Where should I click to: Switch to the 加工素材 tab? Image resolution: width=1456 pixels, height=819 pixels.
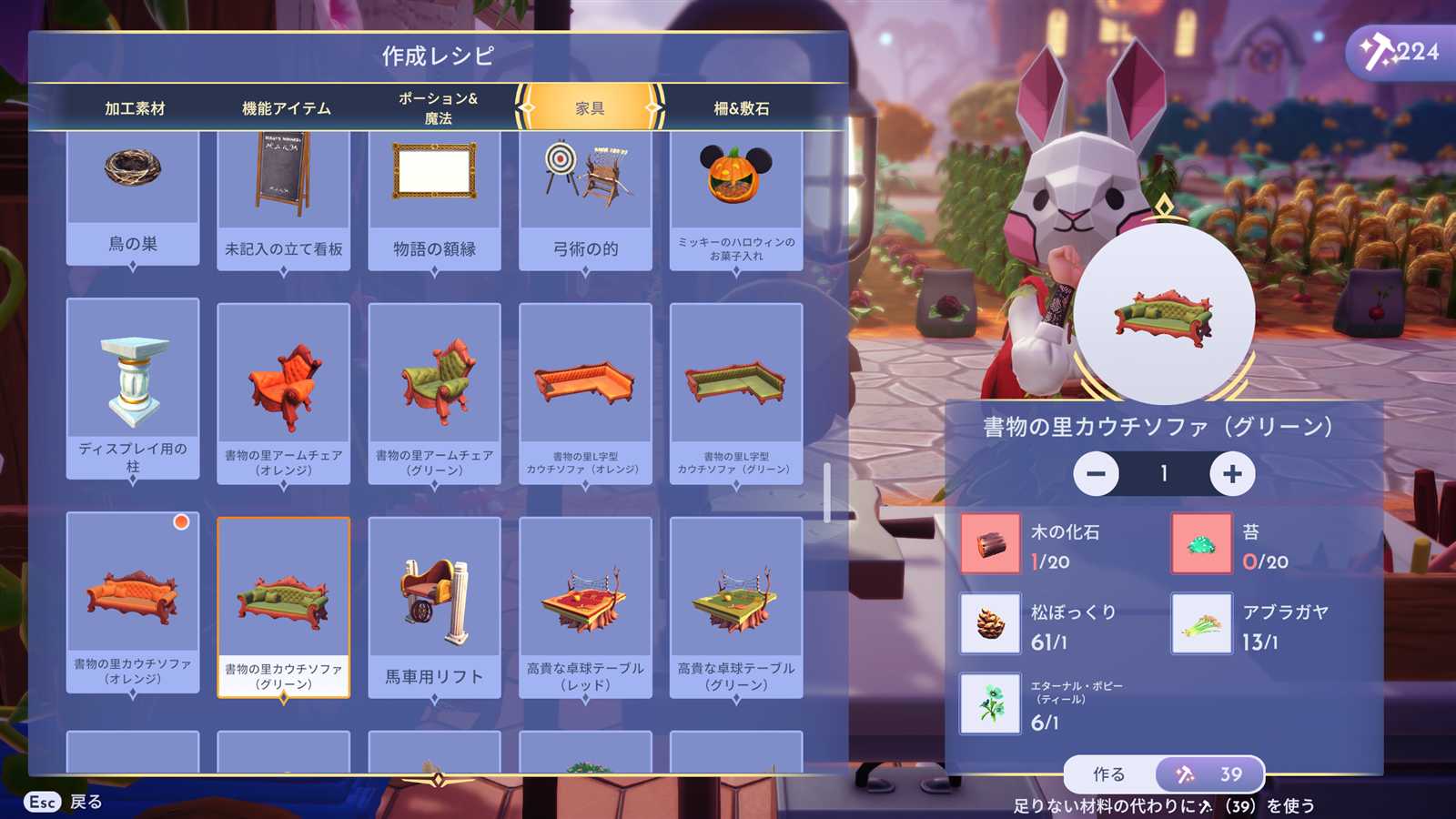pyautogui.click(x=135, y=108)
